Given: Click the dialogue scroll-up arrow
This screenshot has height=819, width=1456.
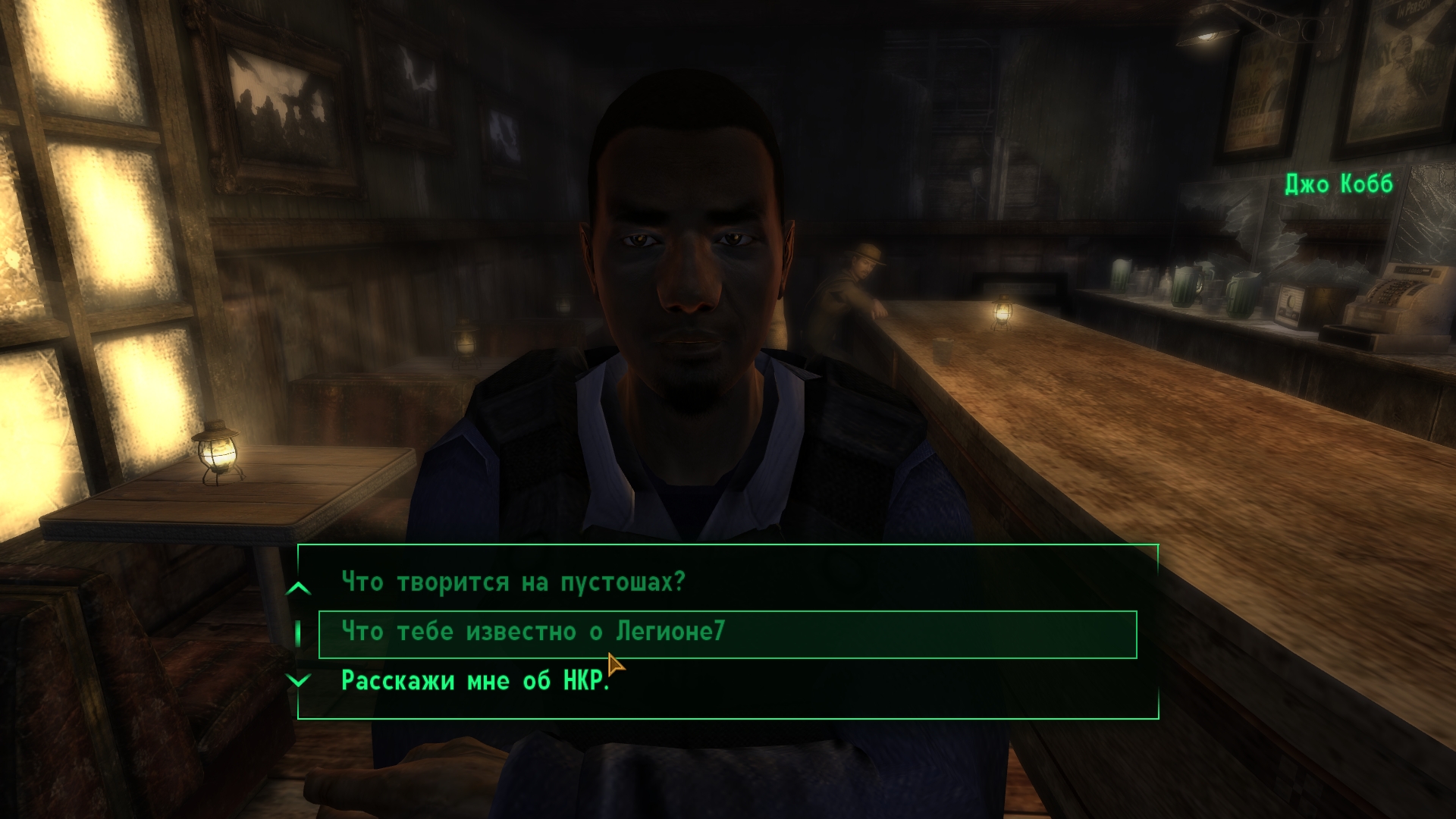Looking at the screenshot, I should pyautogui.click(x=299, y=588).
